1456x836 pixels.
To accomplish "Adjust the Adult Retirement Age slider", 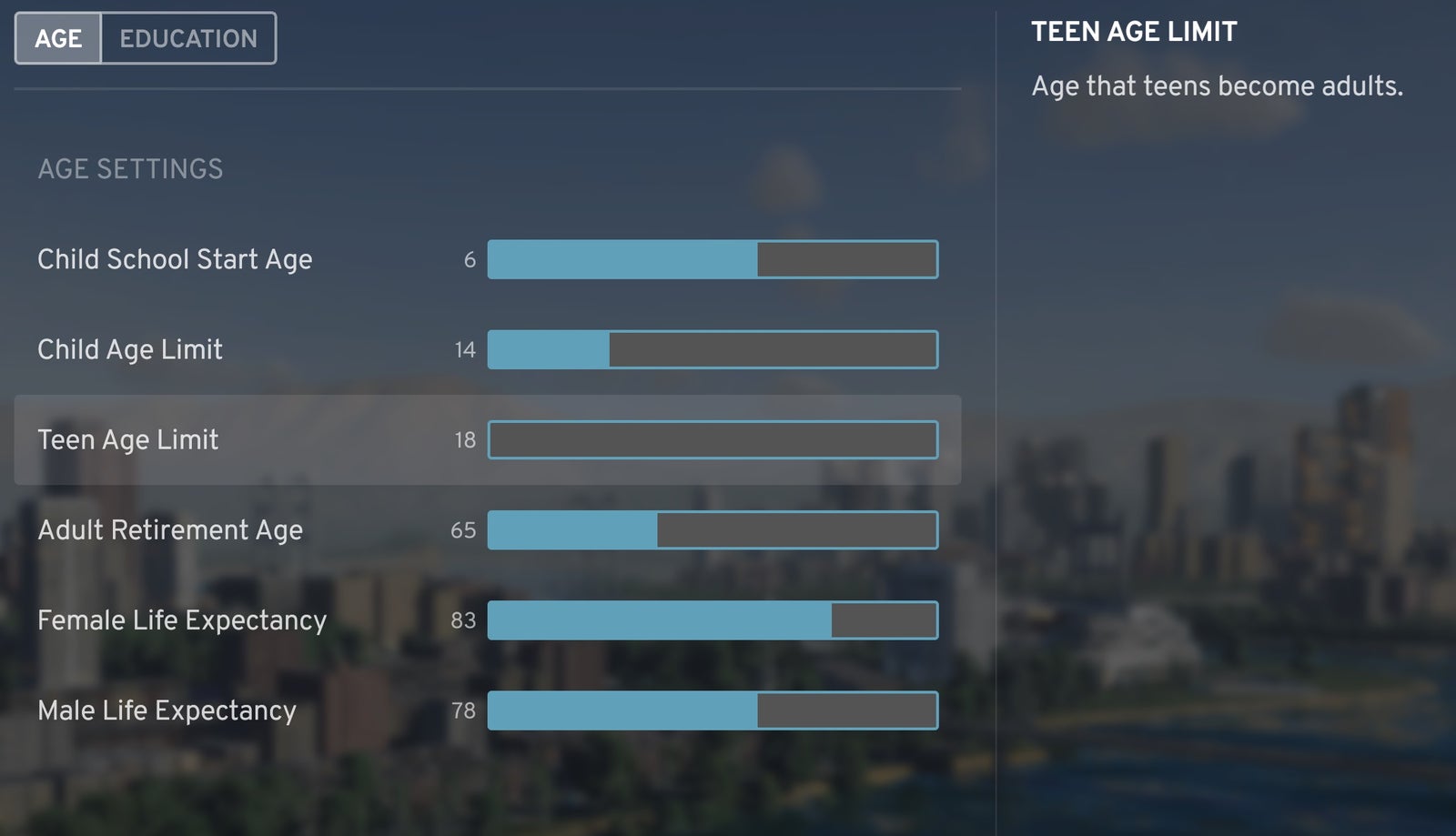I will coord(713,530).
